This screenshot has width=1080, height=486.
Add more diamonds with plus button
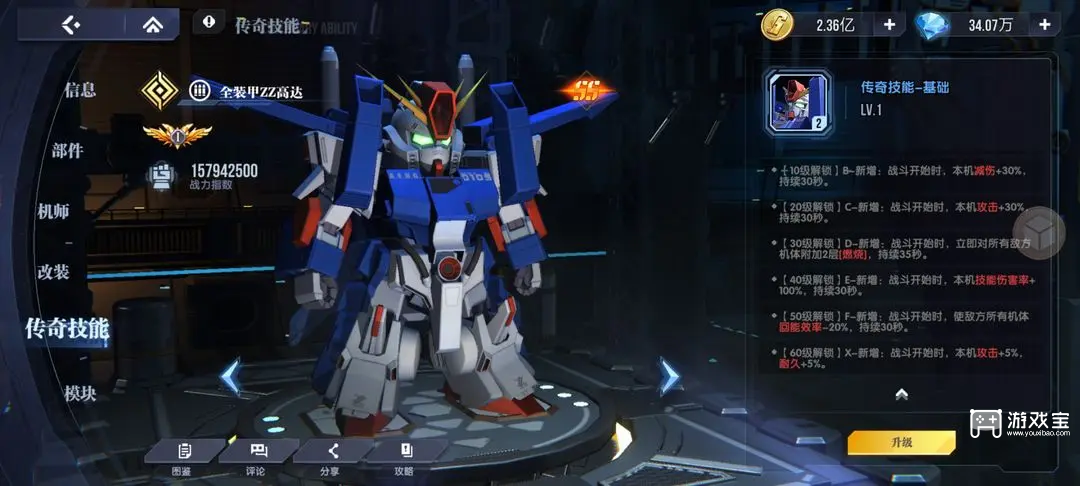pos(1045,24)
